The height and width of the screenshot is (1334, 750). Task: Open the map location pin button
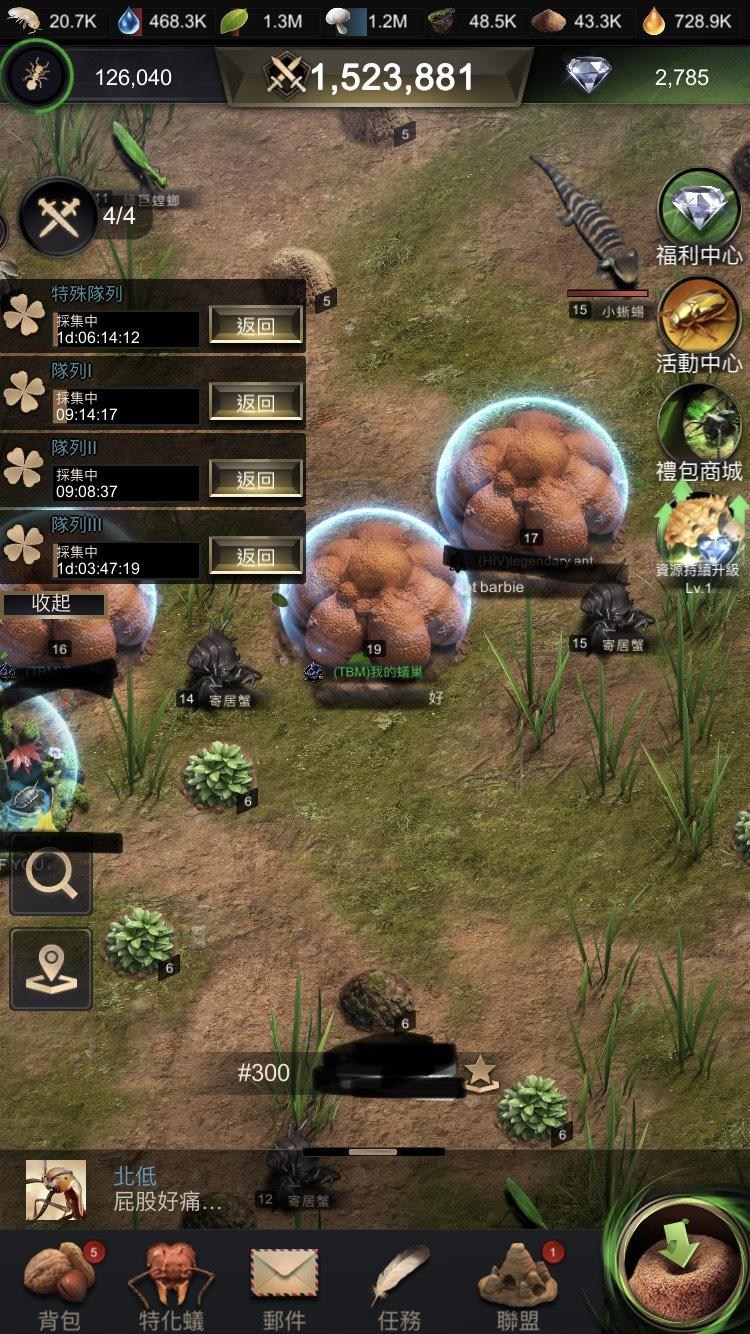coord(51,968)
